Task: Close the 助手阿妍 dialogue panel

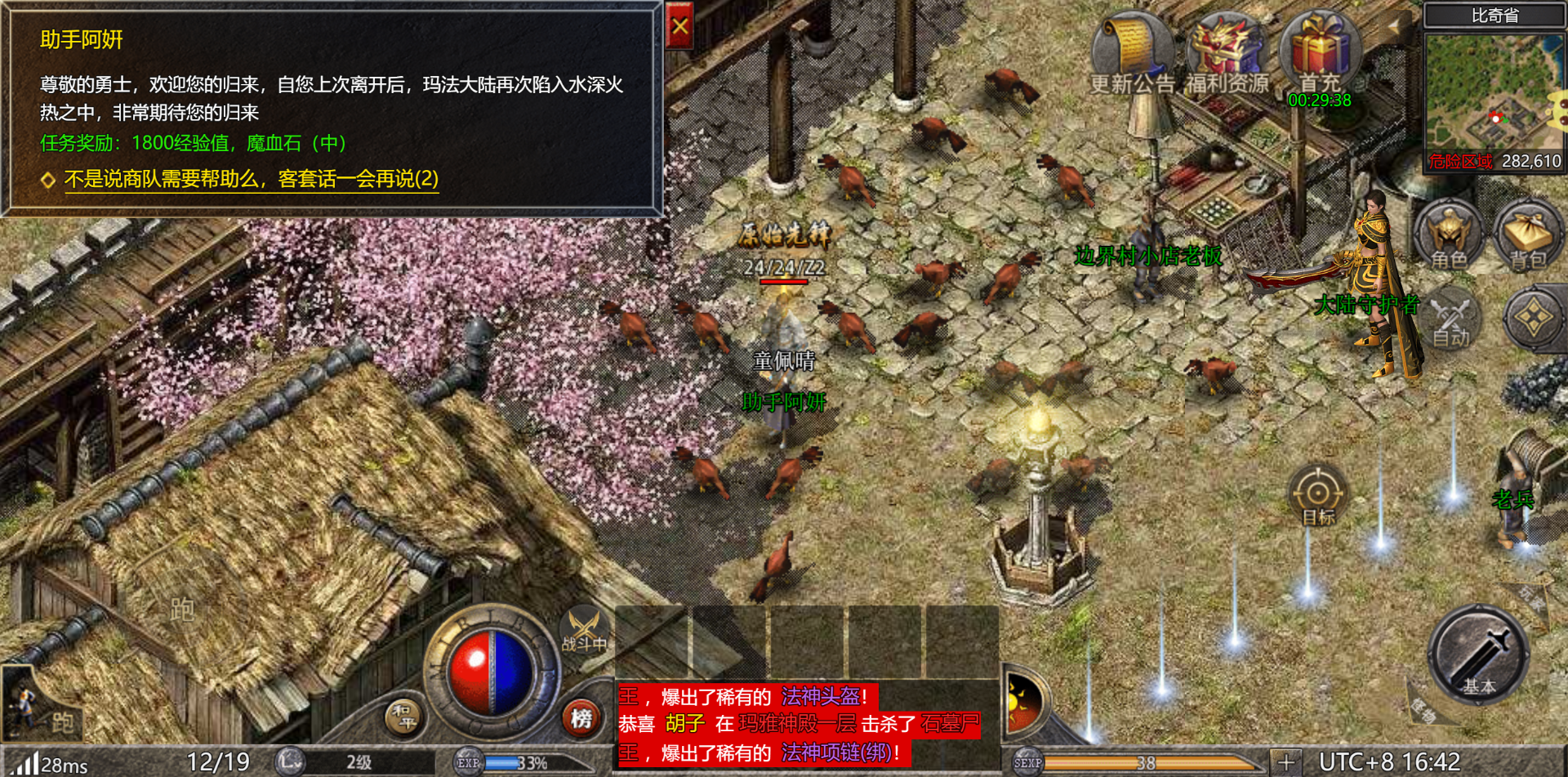Action: click(x=679, y=27)
